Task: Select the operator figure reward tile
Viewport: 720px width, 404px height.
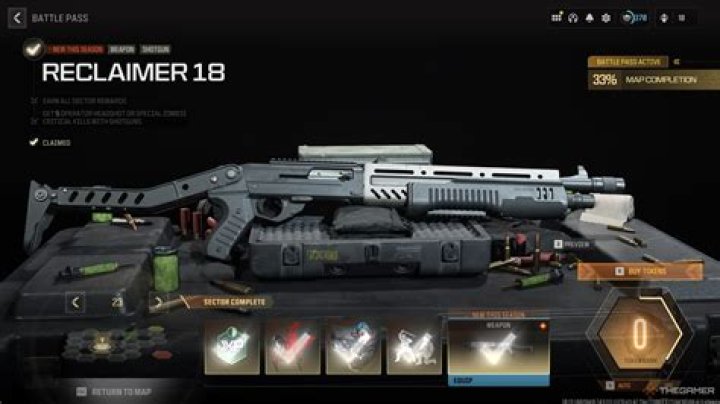Action: 413,344
